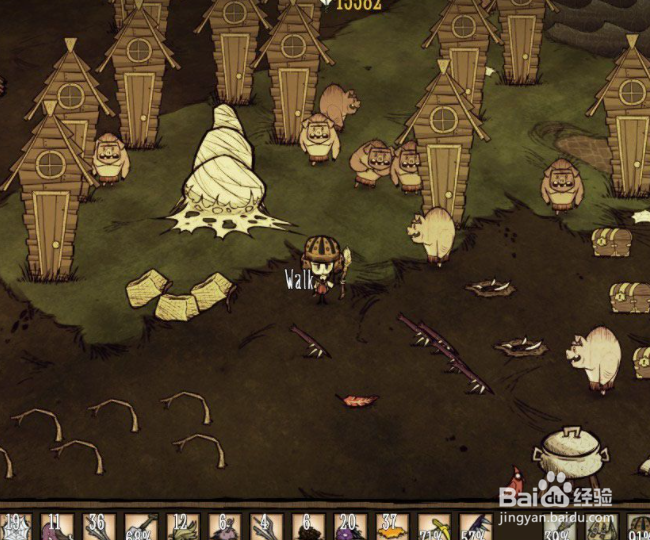650x540 pixels.
Task: Choose the twigs stack of 36
Action: point(98,528)
